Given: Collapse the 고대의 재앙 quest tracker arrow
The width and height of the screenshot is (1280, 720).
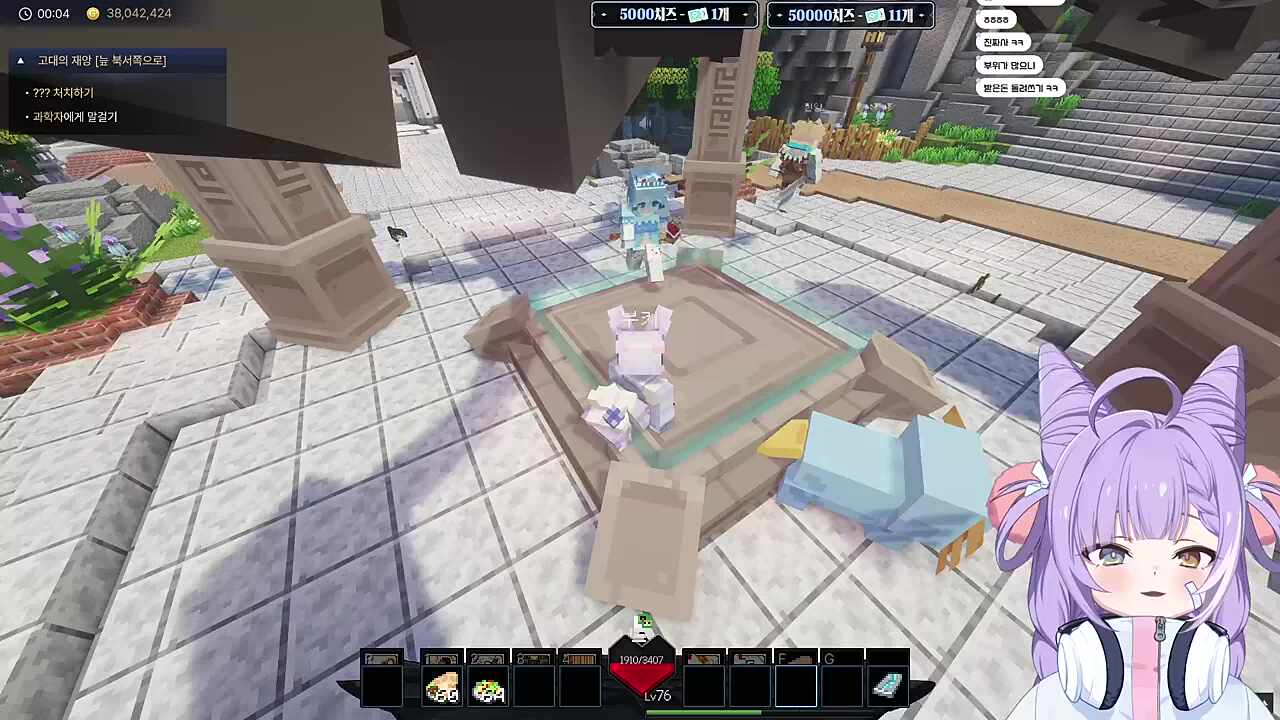Looking at the screenshot, I should point(20,61).
